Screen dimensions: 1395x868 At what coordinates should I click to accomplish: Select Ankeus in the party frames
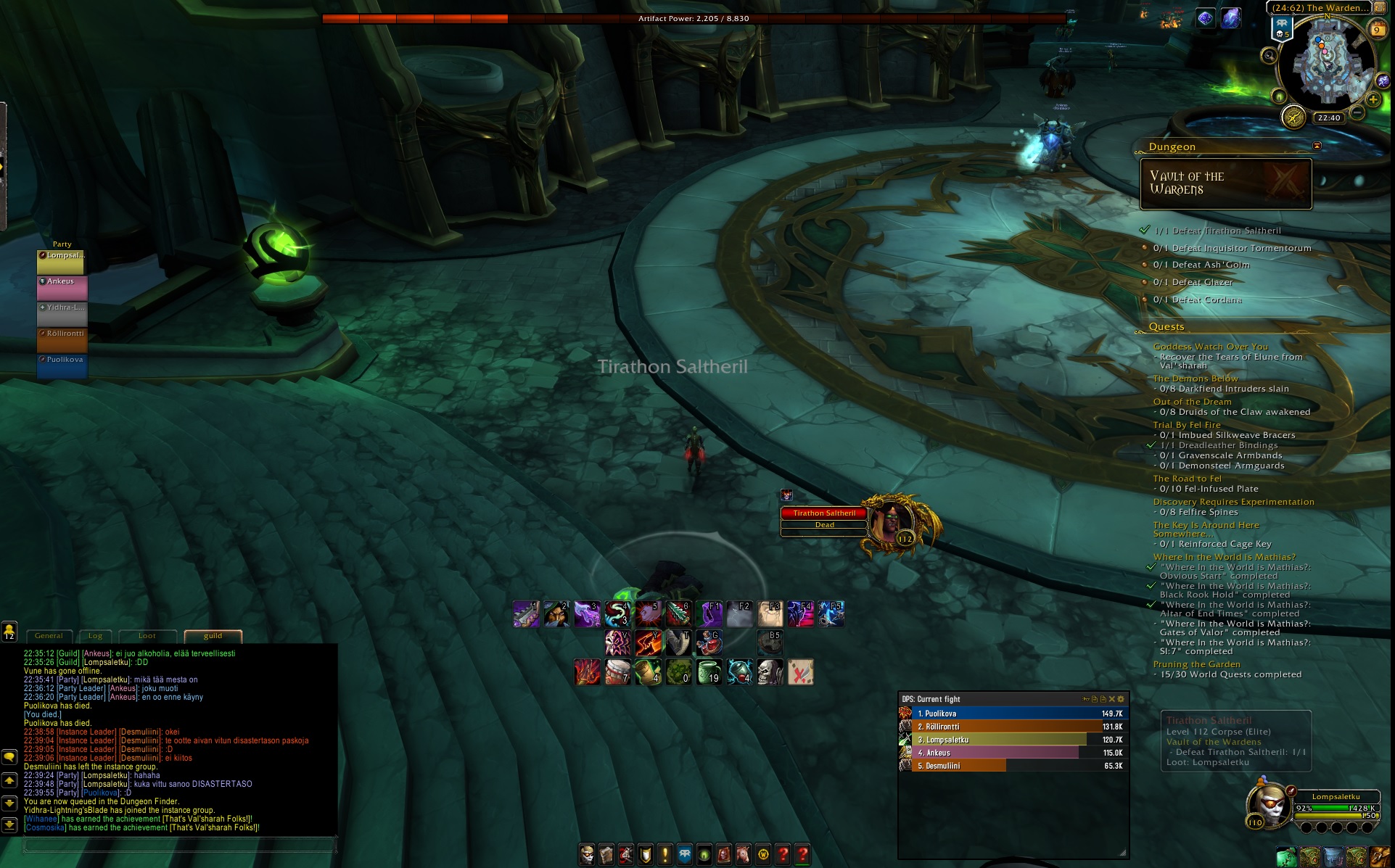coord(62,288)
